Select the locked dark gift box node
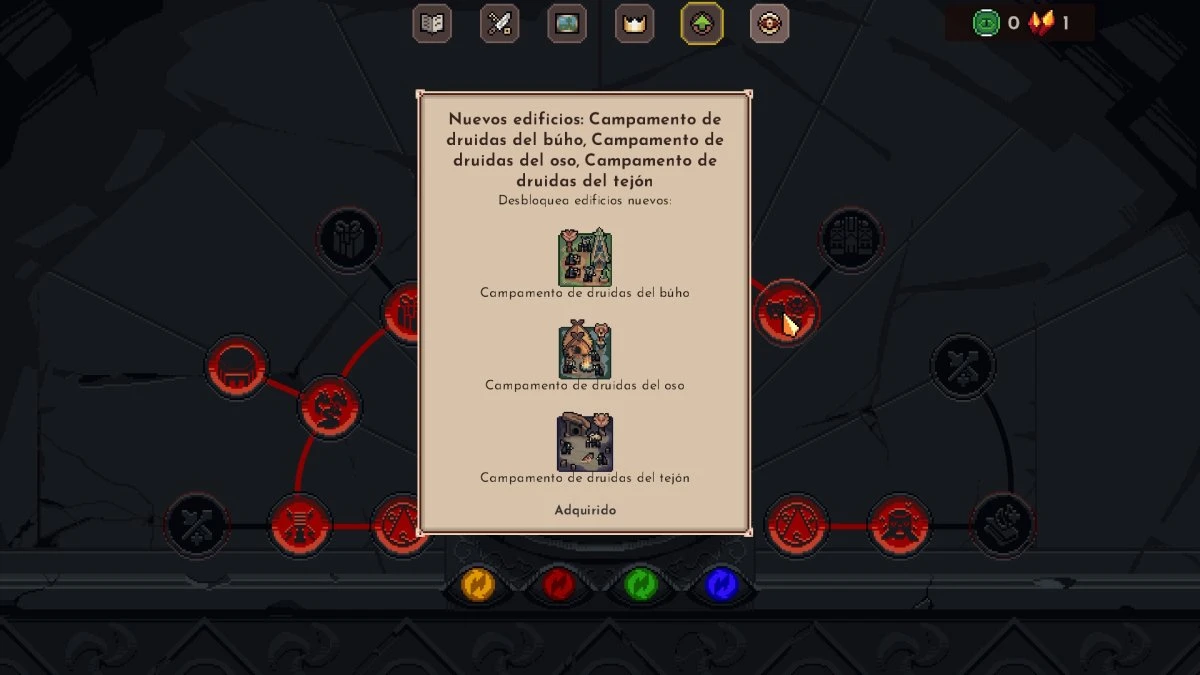The width and height of the screenshot is (1200, 675). point(348,238)
